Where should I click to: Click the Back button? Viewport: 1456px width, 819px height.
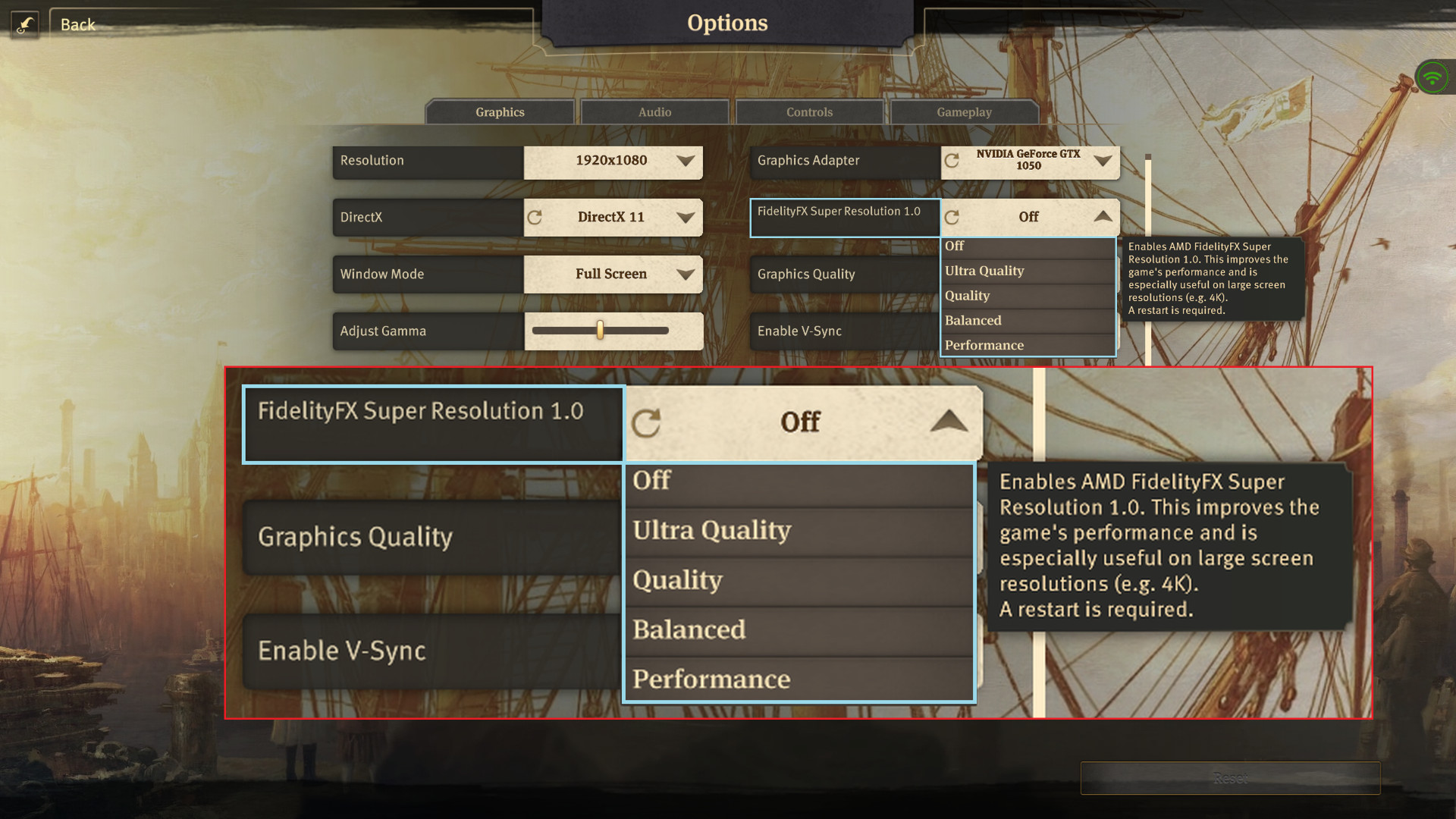pyautogui.click(x=77, y=24)
